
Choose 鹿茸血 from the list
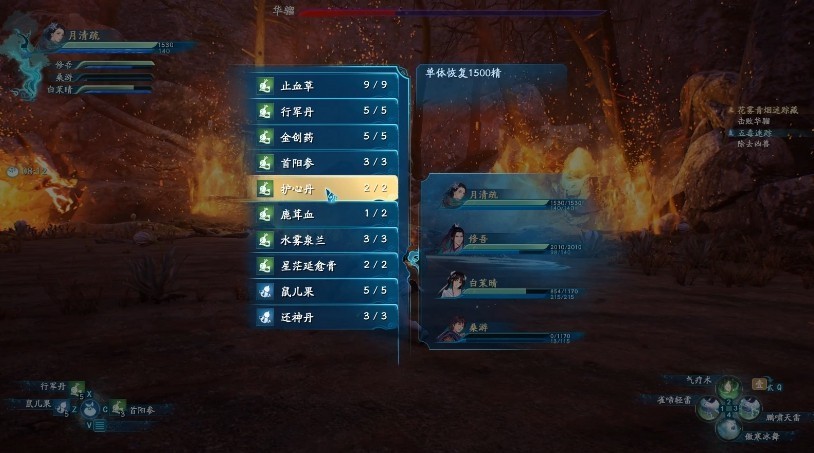click(x=323, y=214)
